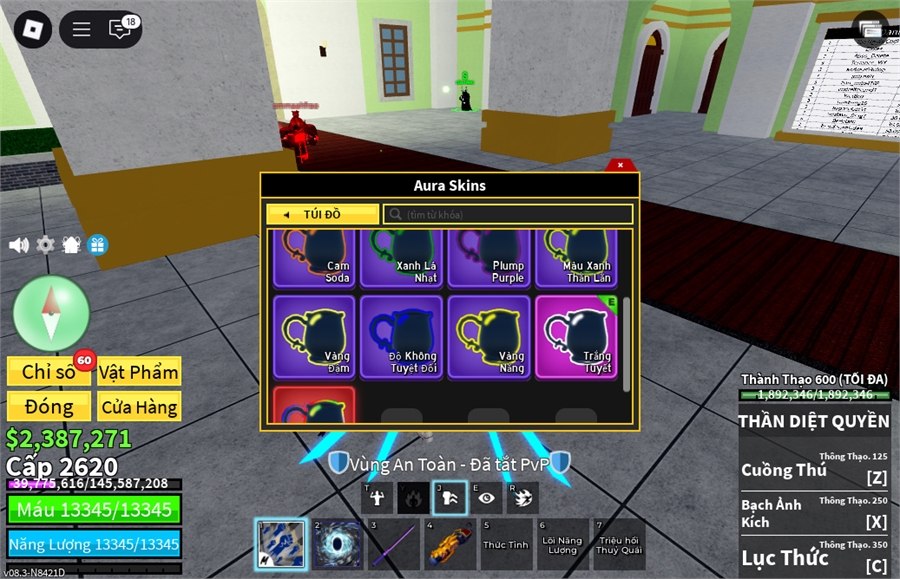Toggle the sound speaker icon
Screen dimensions: 900x579
click(x=19, y=245)
